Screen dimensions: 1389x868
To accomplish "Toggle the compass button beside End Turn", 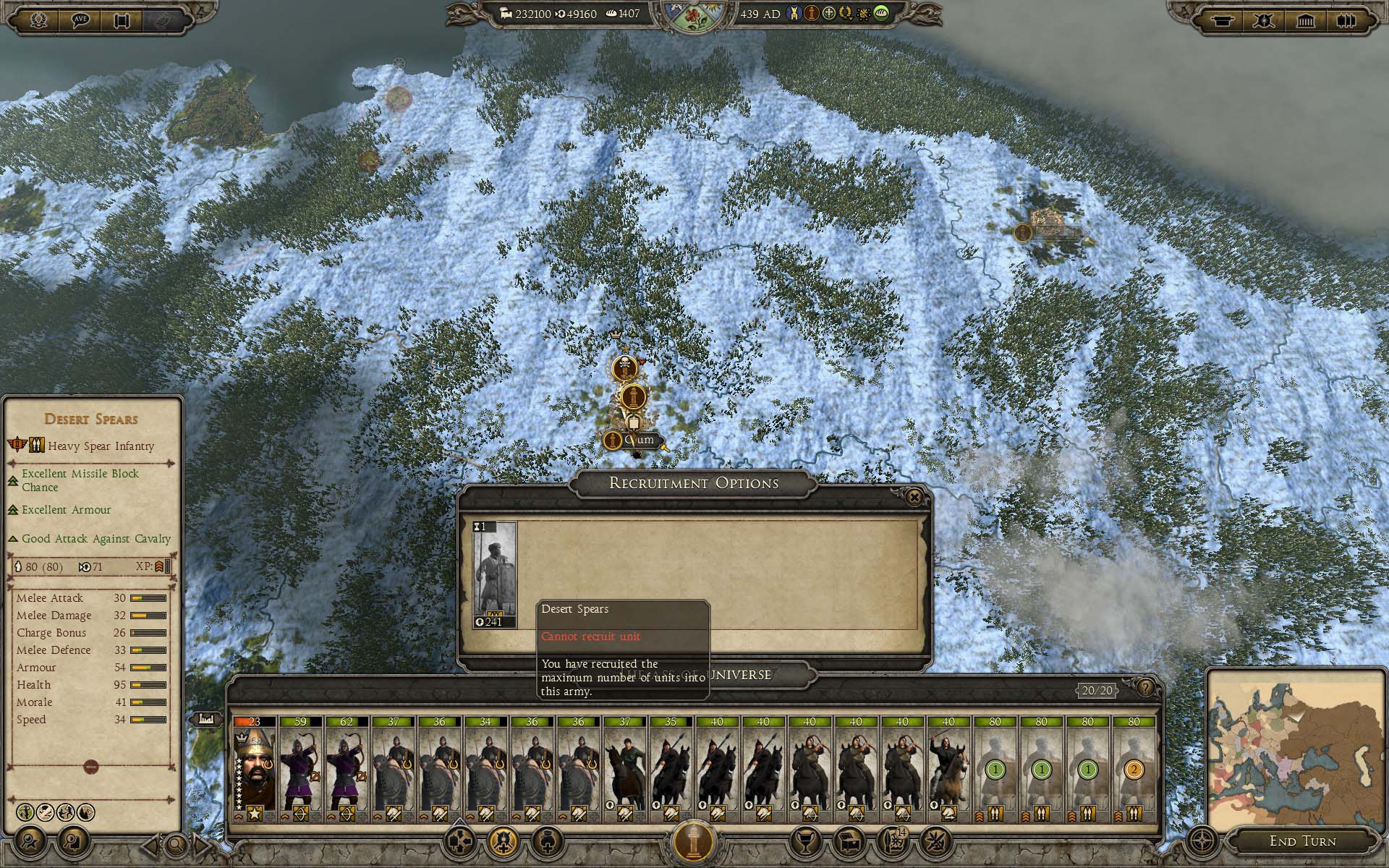I will click(x=1203, y=842).
